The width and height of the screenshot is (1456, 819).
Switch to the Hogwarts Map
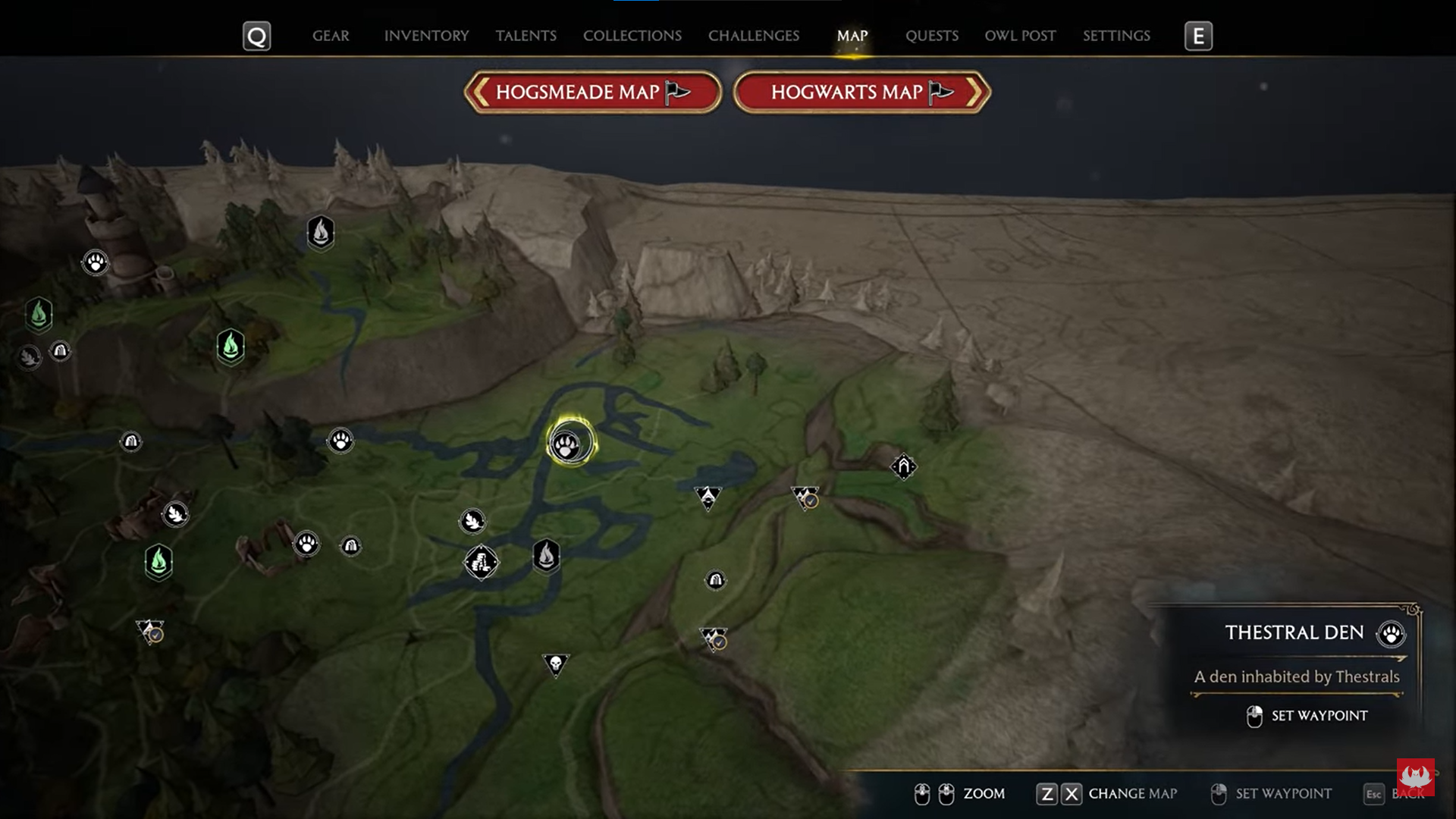[x=861, y=93]
